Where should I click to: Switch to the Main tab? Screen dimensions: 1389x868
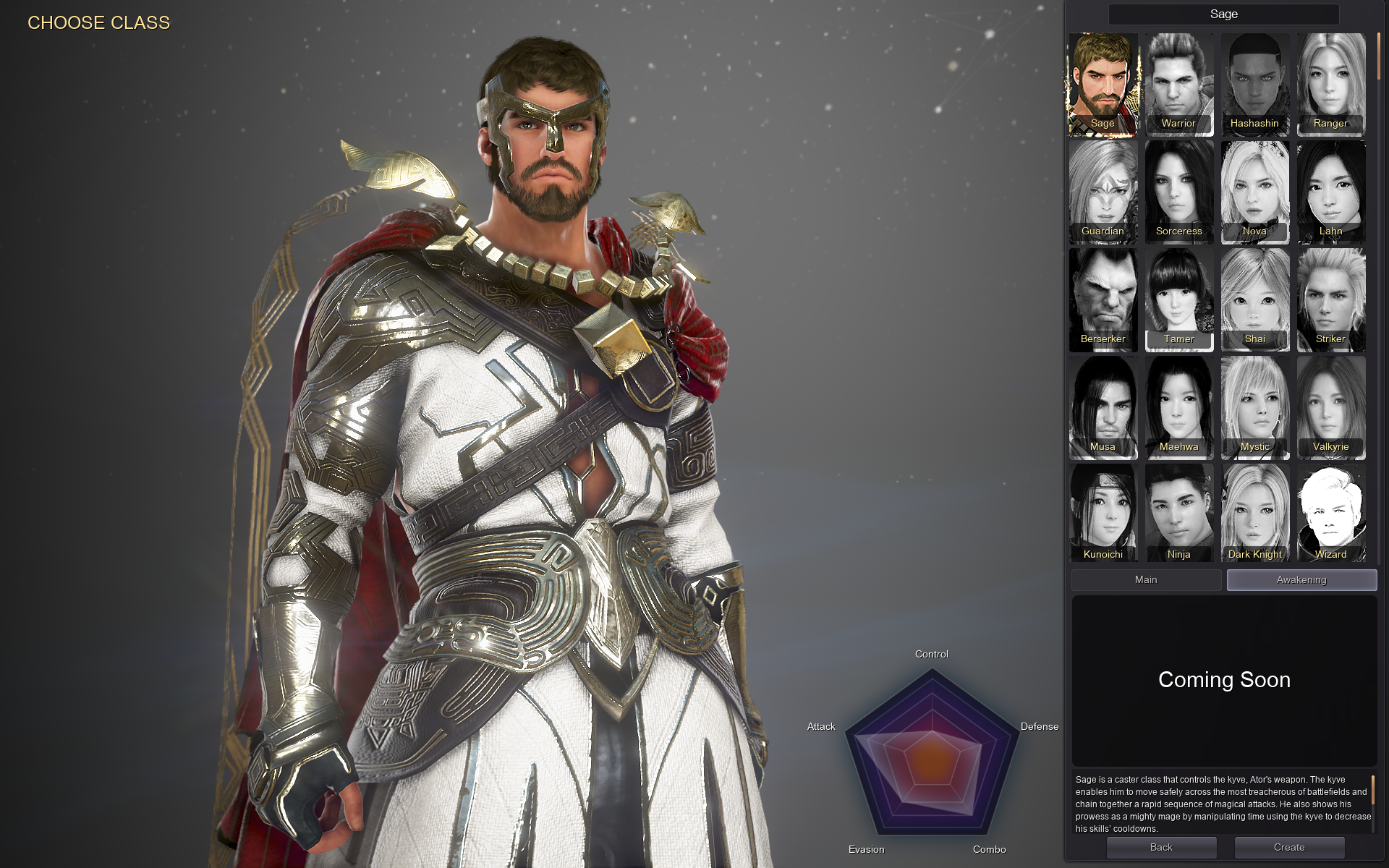pos(1146,580)
